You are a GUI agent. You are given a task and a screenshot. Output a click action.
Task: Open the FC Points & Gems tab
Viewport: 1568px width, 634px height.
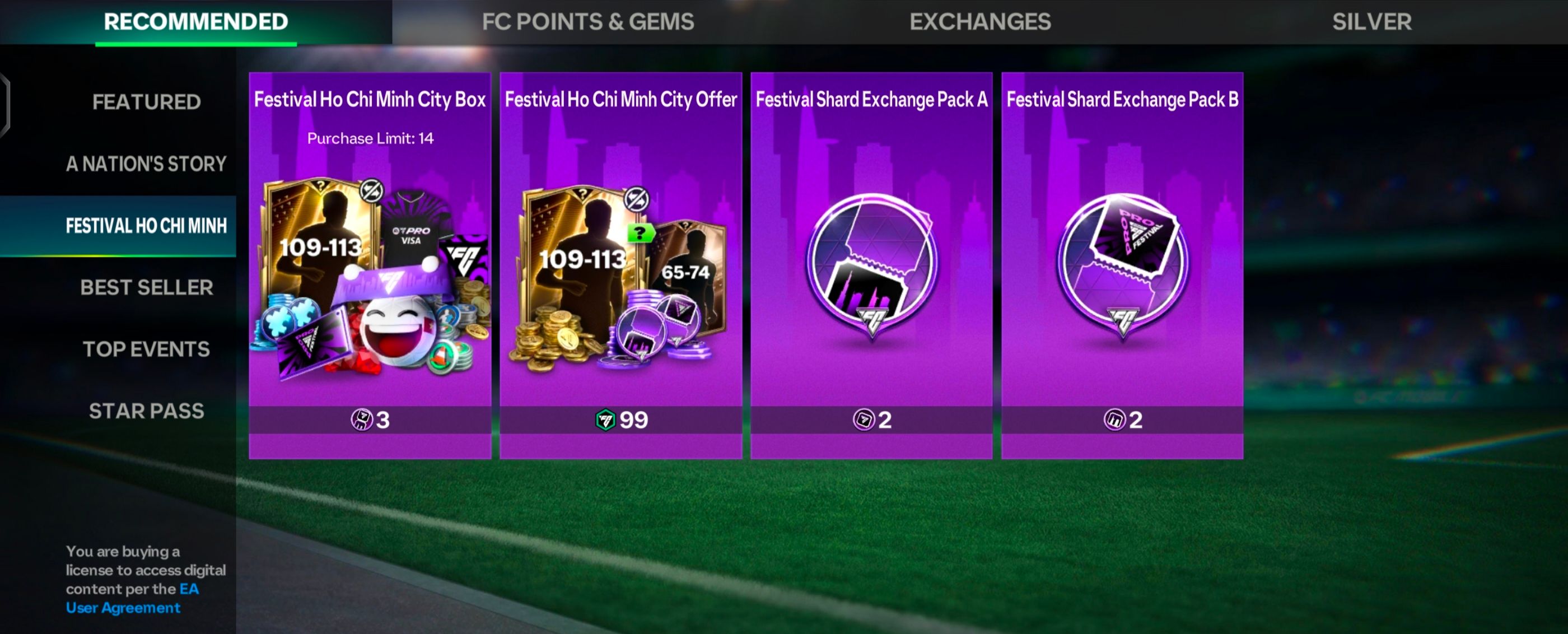point(587,22)
